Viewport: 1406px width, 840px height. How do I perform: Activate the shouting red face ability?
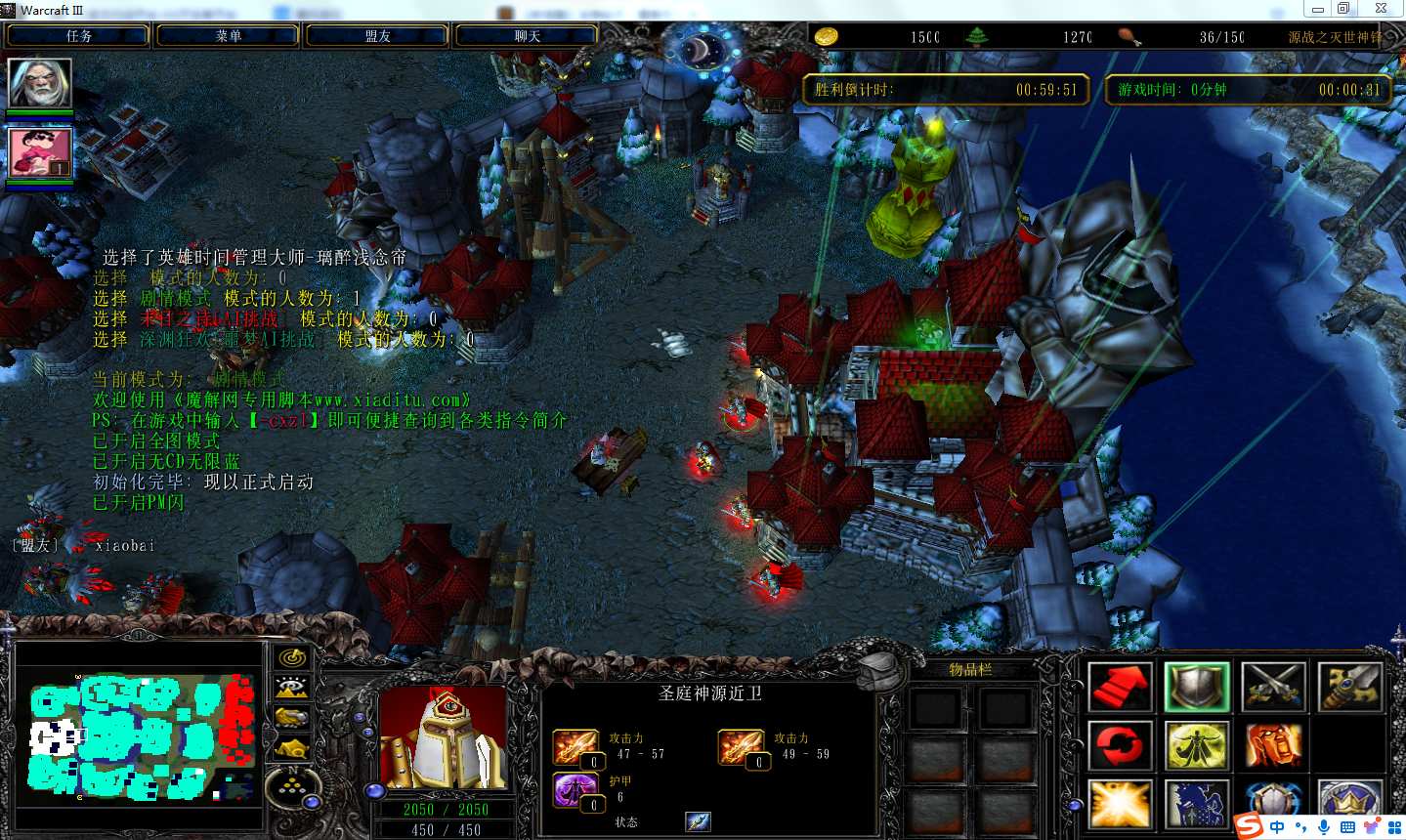[1273, 747]
